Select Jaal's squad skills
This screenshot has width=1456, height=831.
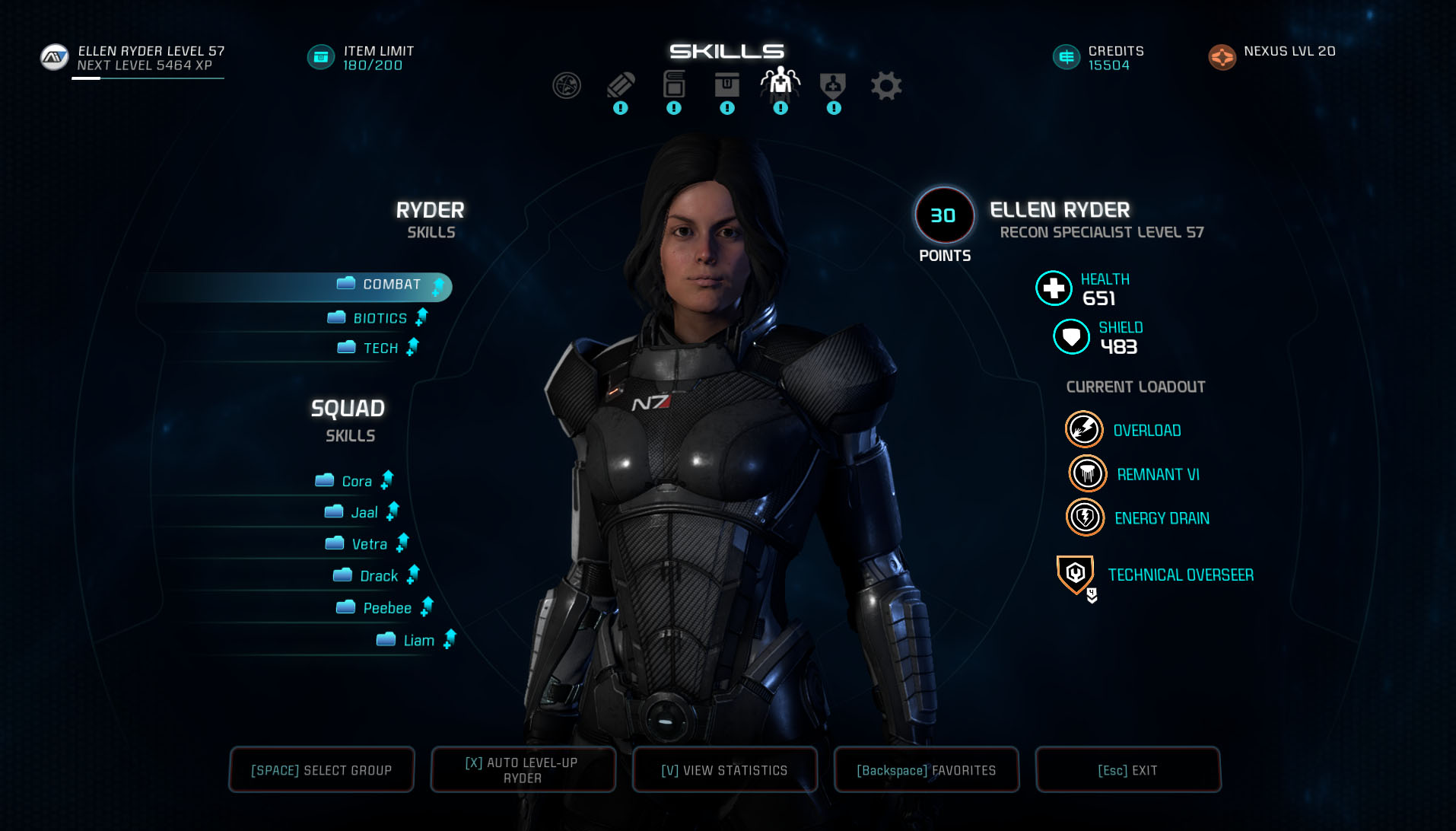[x=364, y=512]
